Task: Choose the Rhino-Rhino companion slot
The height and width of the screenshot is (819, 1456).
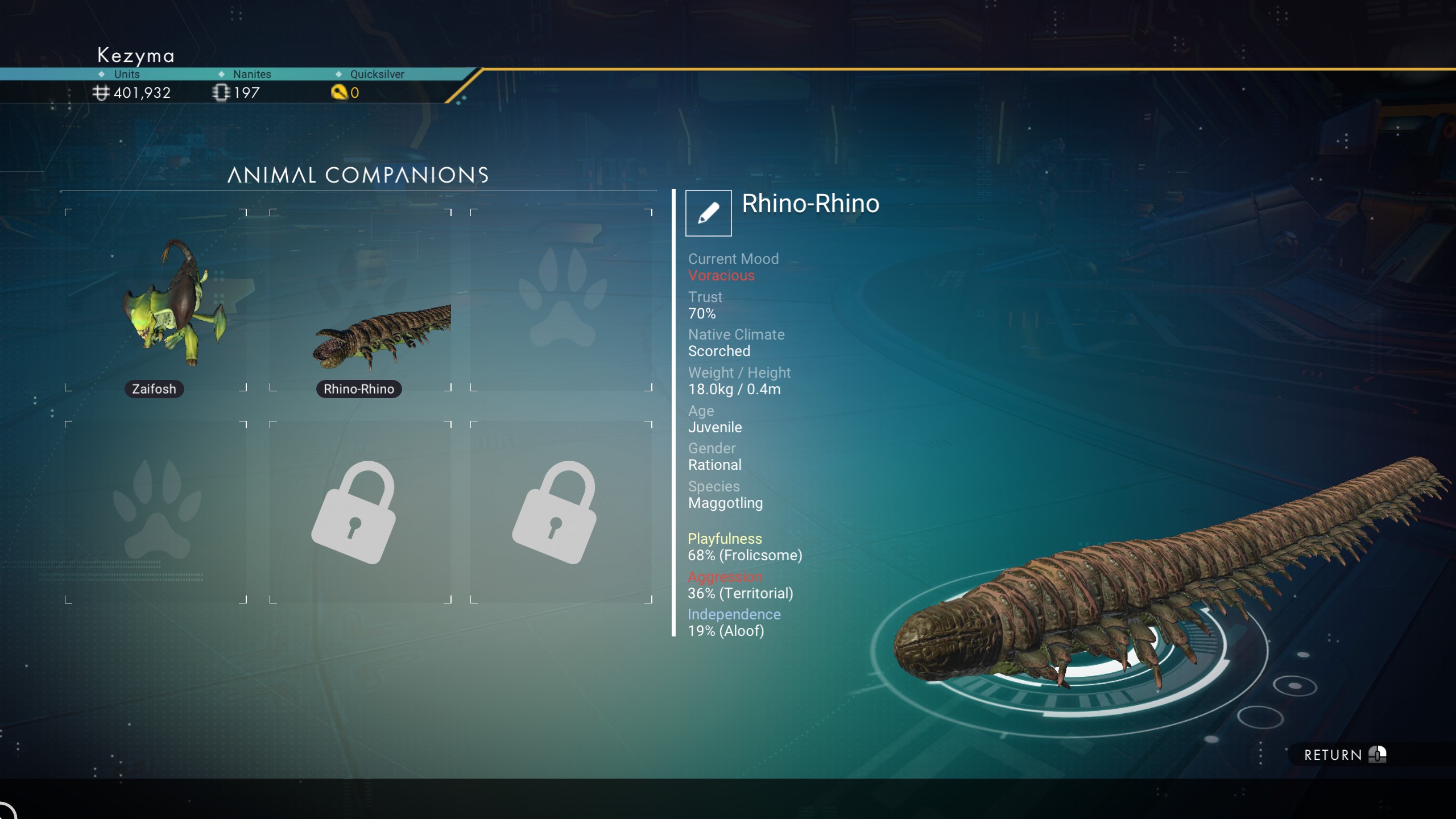Action: 361,300
